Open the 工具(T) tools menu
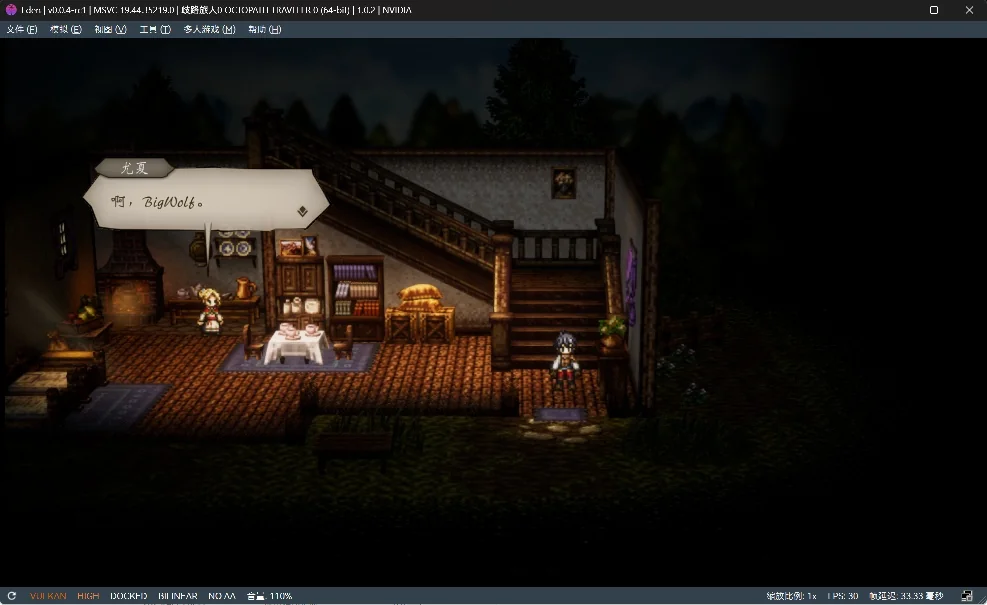Image resolution: width=987 pixels, height=605 pixels. [x=155, y=29]
